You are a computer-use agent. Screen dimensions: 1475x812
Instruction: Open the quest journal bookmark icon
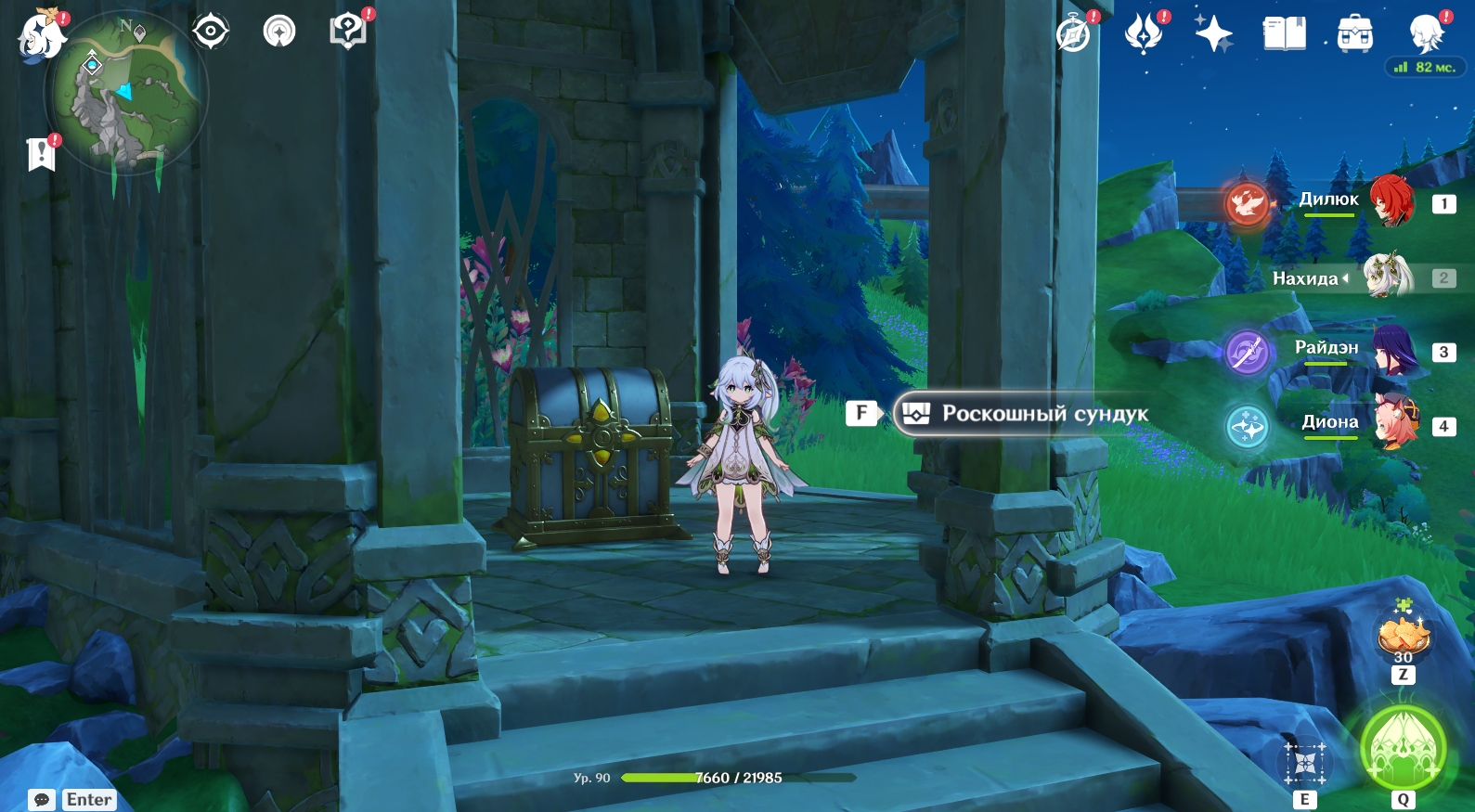42,155
